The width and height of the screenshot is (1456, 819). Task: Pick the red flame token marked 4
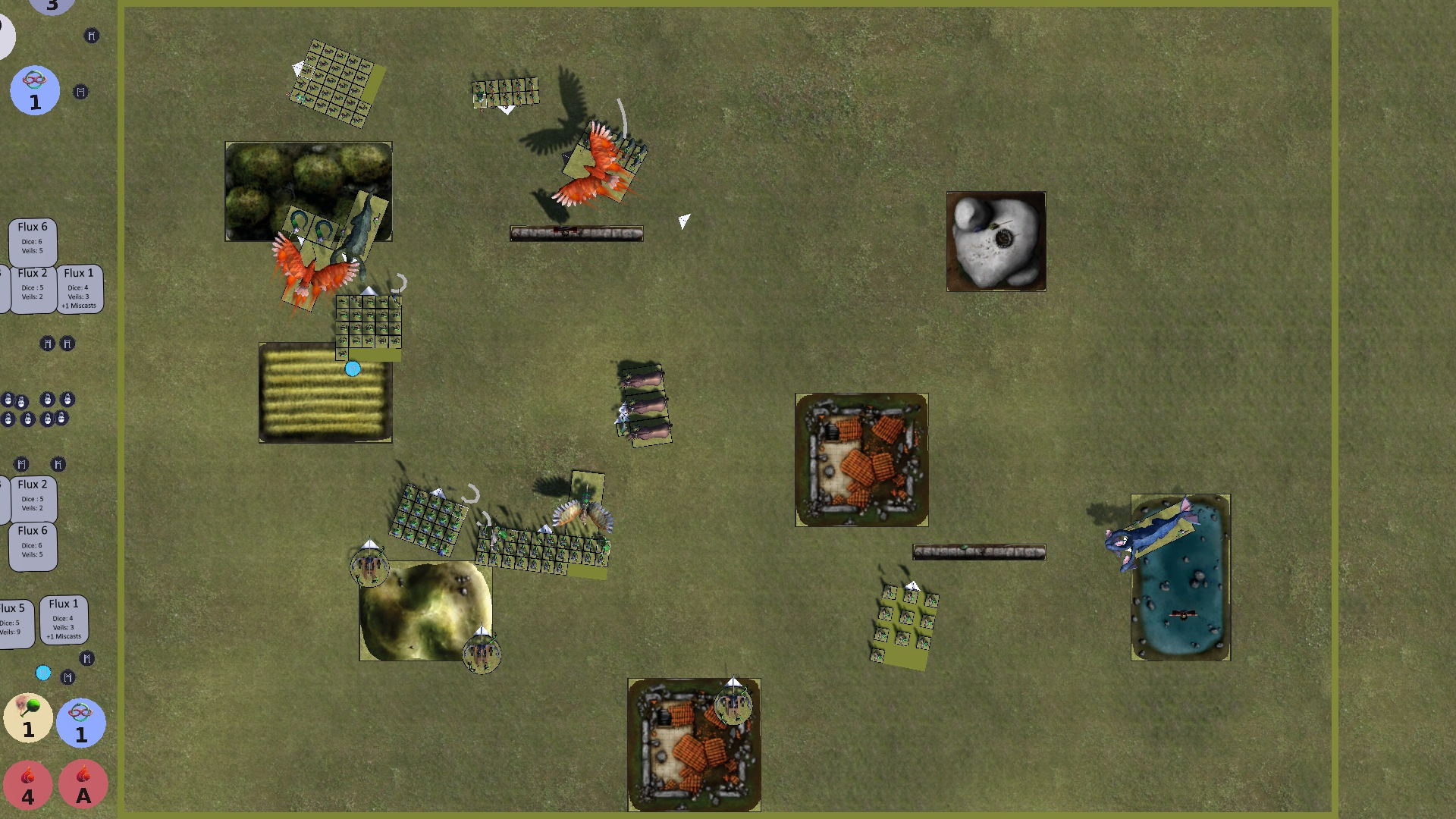coord(28,784)
